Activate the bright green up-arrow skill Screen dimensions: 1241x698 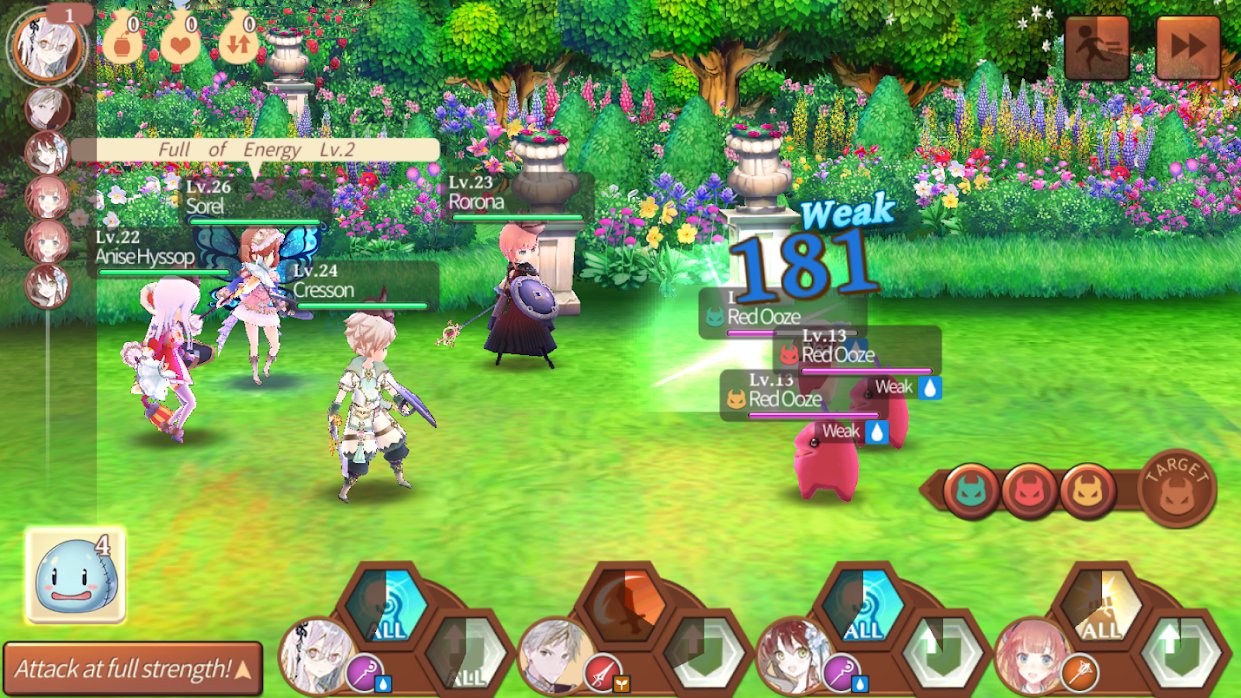(1185, 650)
